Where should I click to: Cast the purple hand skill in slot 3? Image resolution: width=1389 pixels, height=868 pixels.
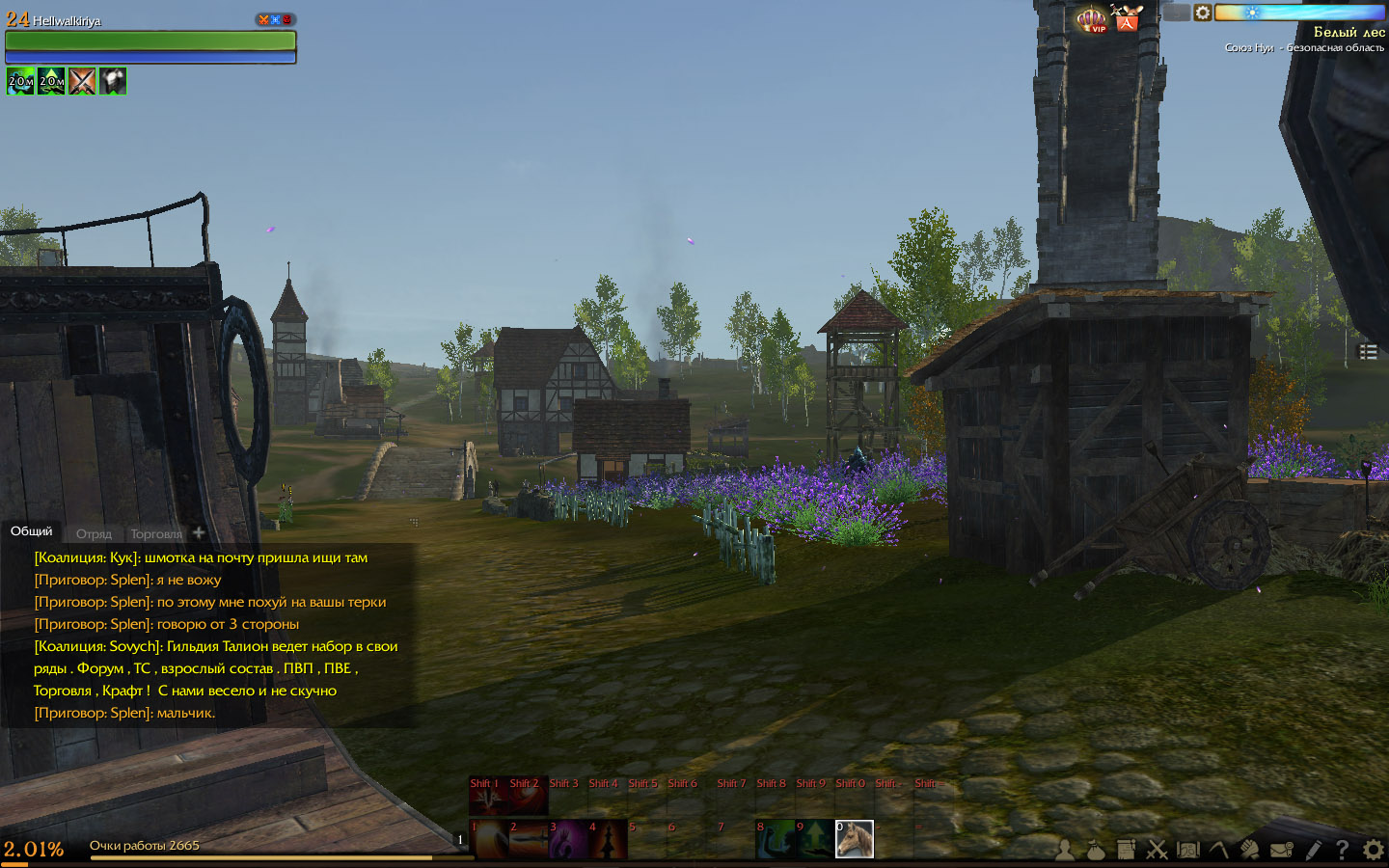(x=567, y=839)
